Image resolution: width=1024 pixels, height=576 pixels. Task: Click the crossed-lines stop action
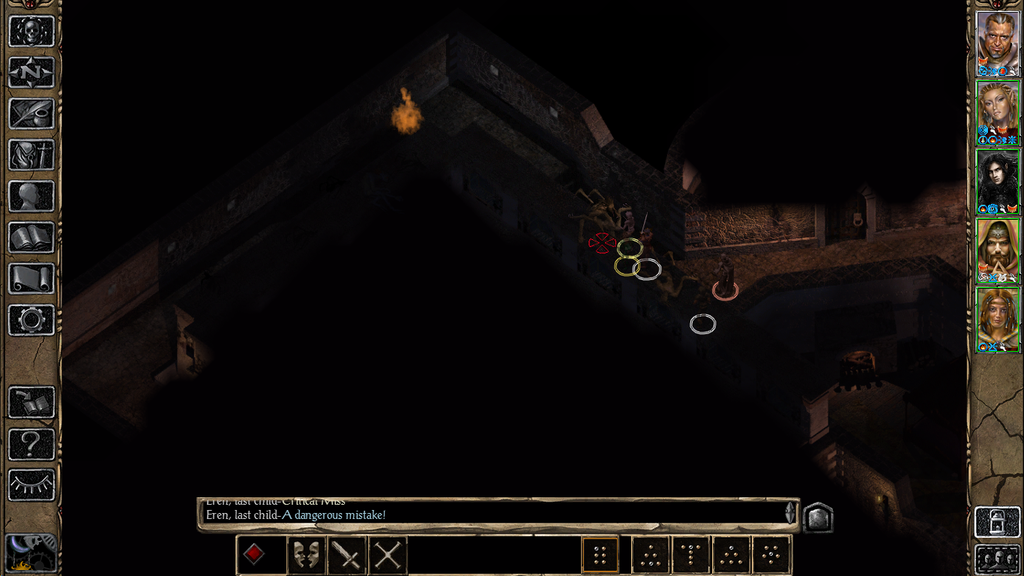(x=388, y=554)
